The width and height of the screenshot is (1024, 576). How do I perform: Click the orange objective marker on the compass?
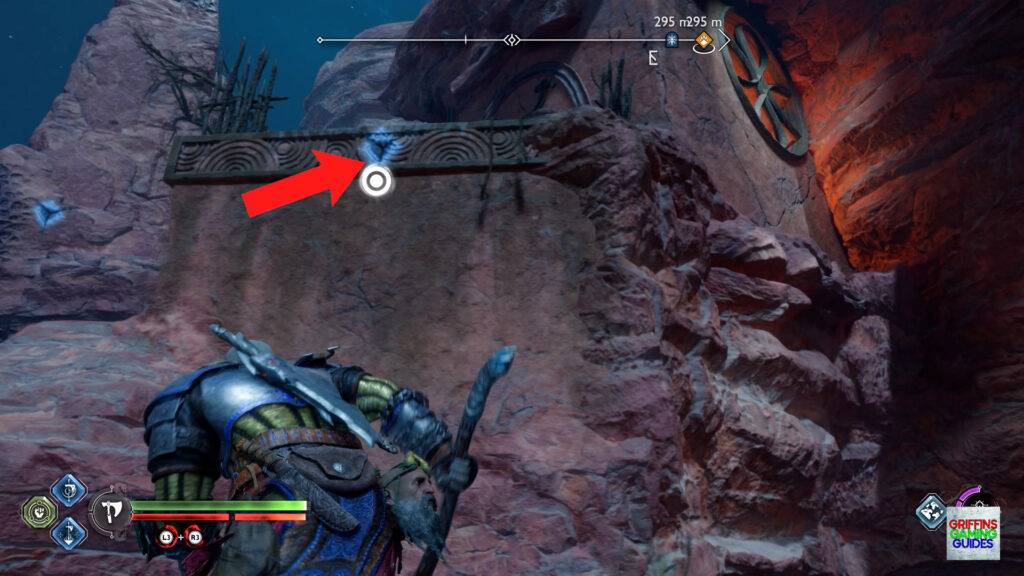705,41
